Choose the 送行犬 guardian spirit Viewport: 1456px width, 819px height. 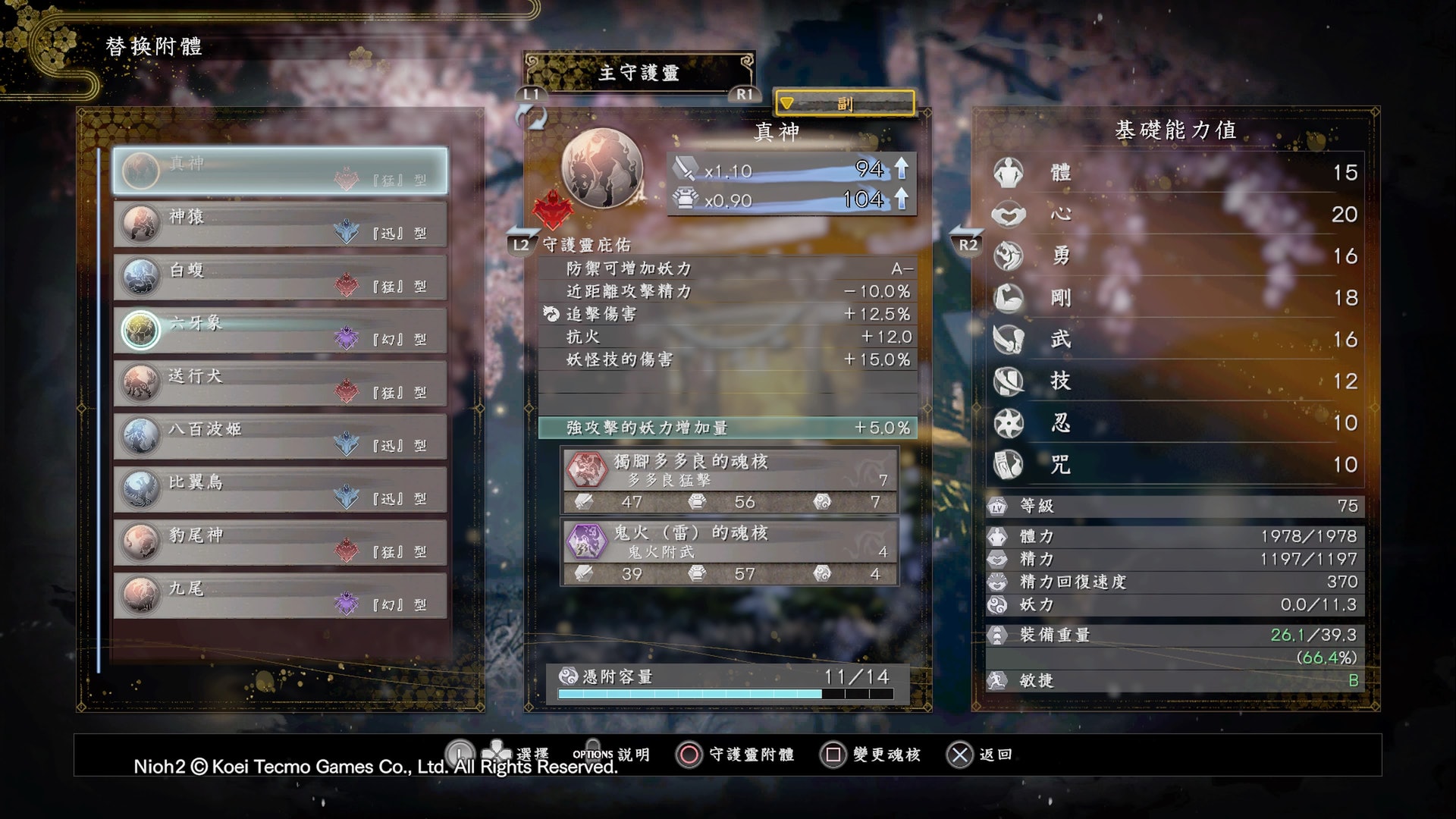coord(280,384)
